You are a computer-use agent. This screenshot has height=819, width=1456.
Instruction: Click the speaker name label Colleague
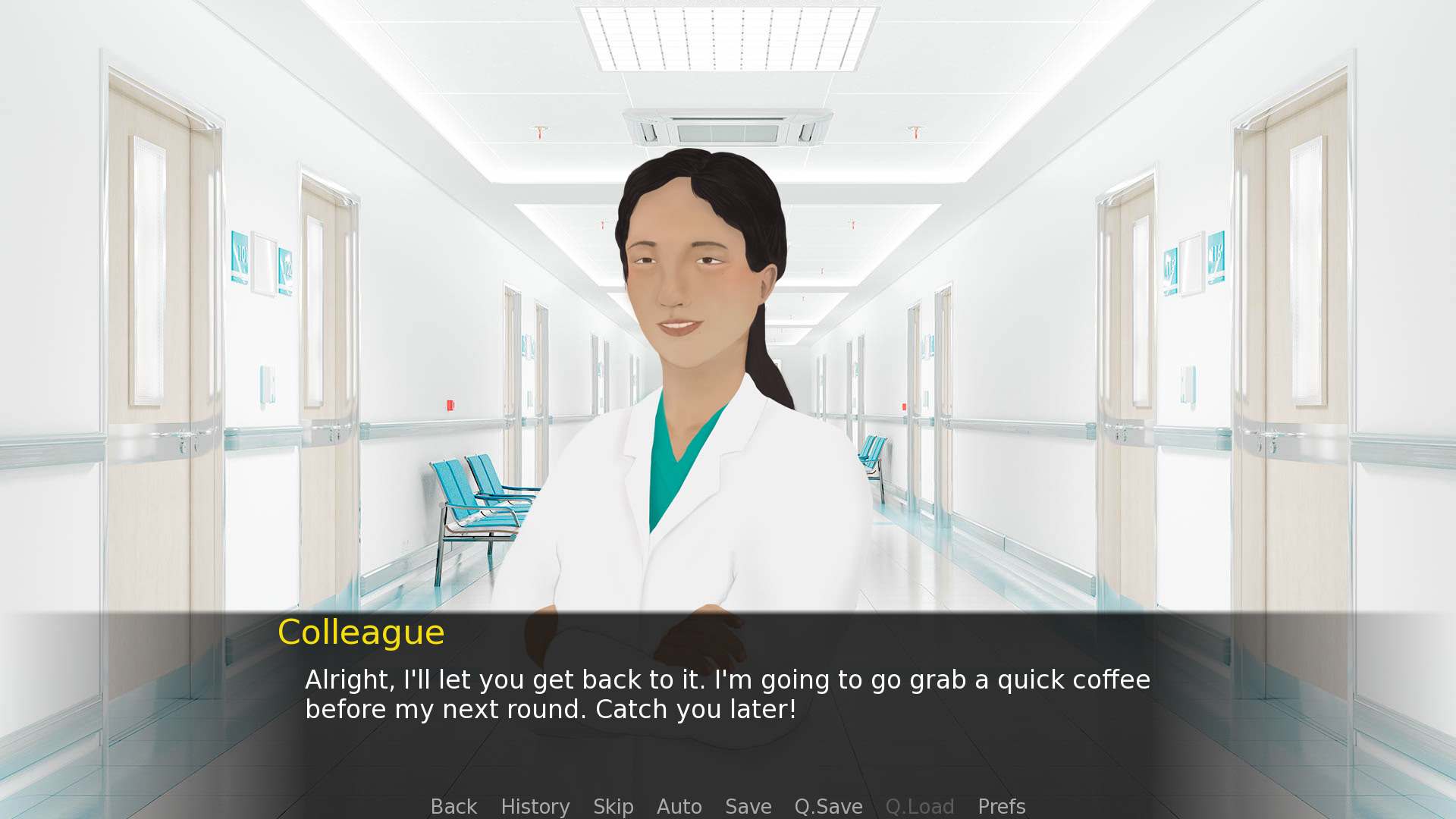click(361, 632)
